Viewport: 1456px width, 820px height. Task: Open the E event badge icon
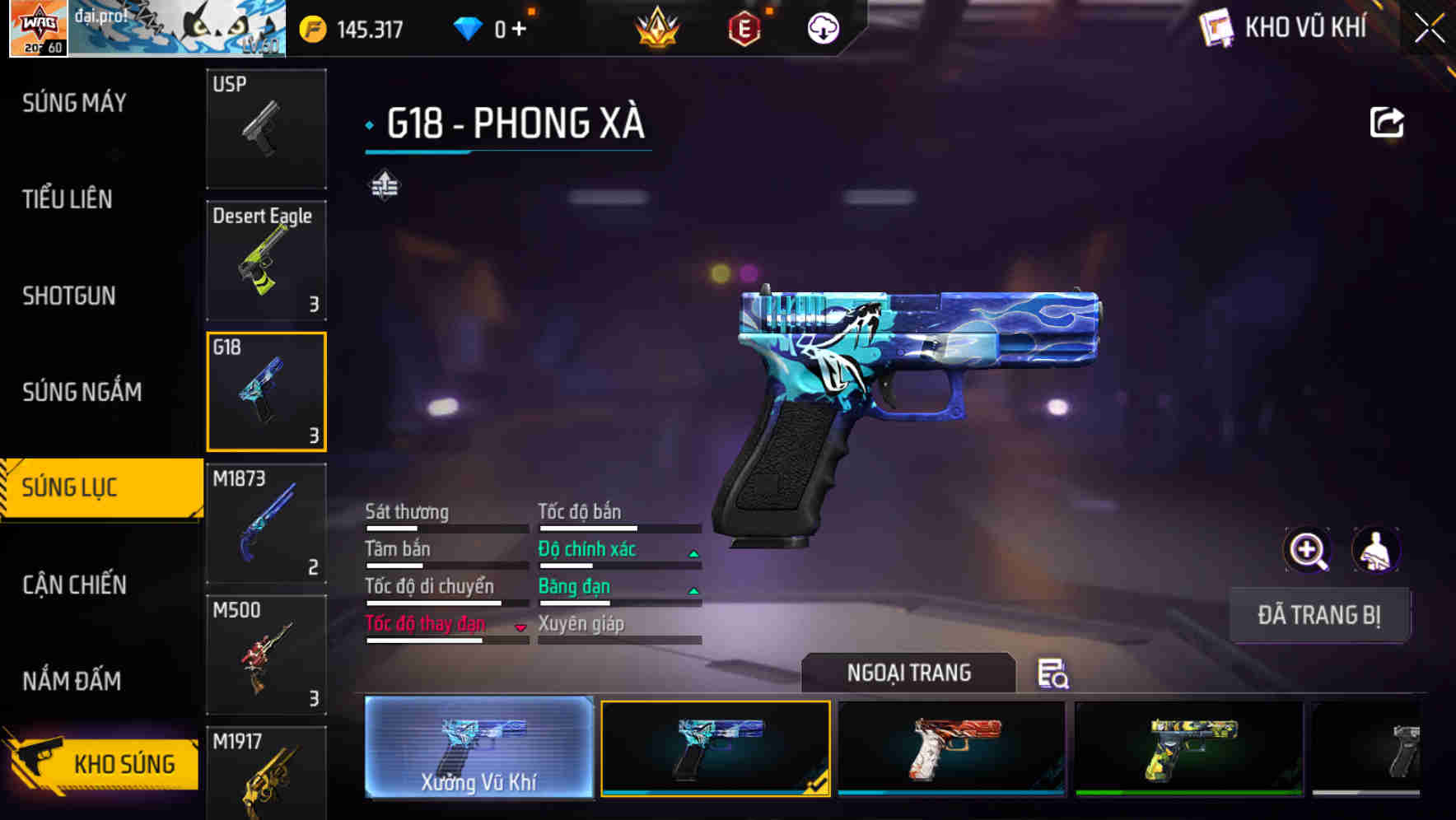744,28
